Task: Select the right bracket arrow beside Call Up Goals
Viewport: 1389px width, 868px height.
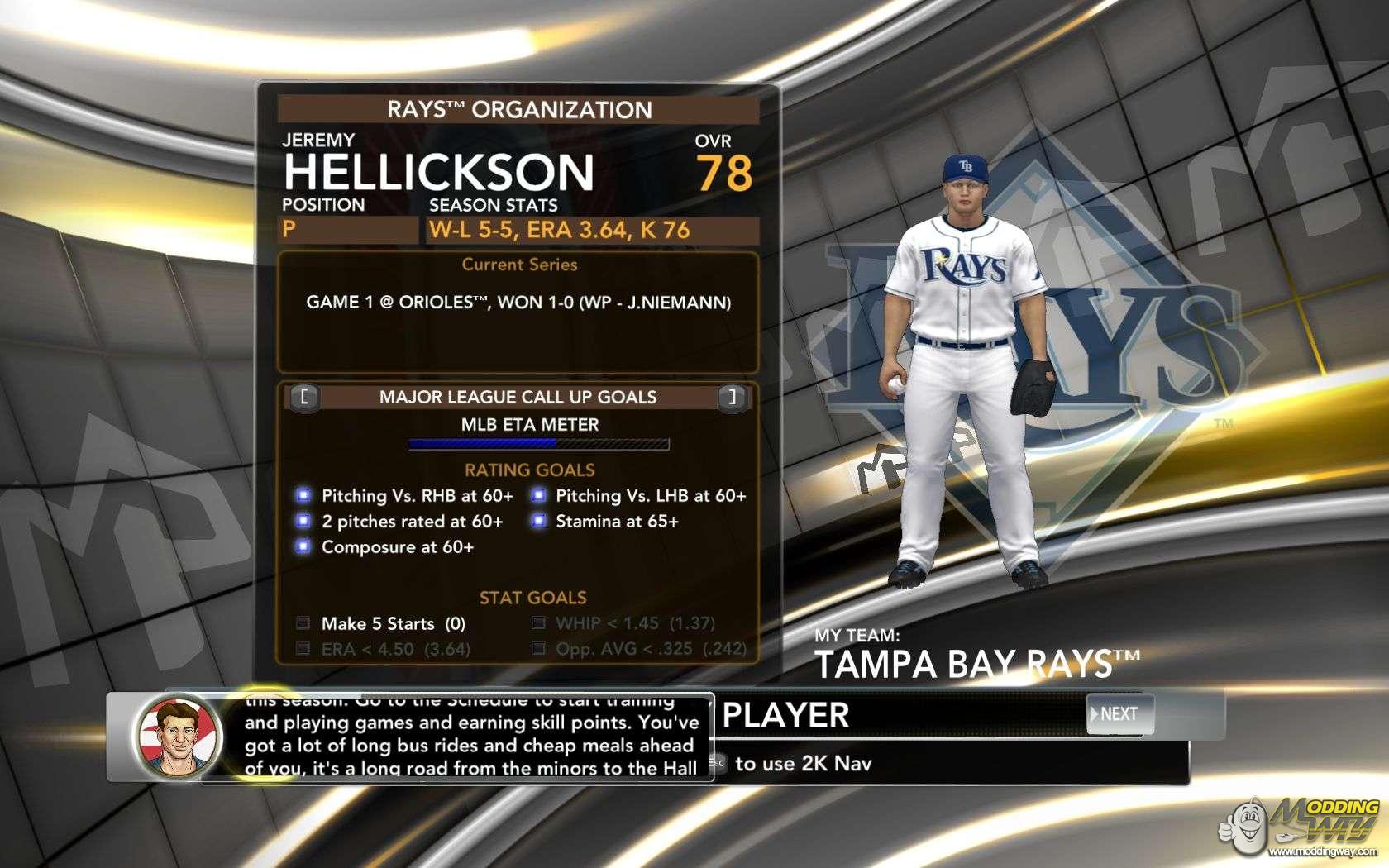Action: [731, 397]
